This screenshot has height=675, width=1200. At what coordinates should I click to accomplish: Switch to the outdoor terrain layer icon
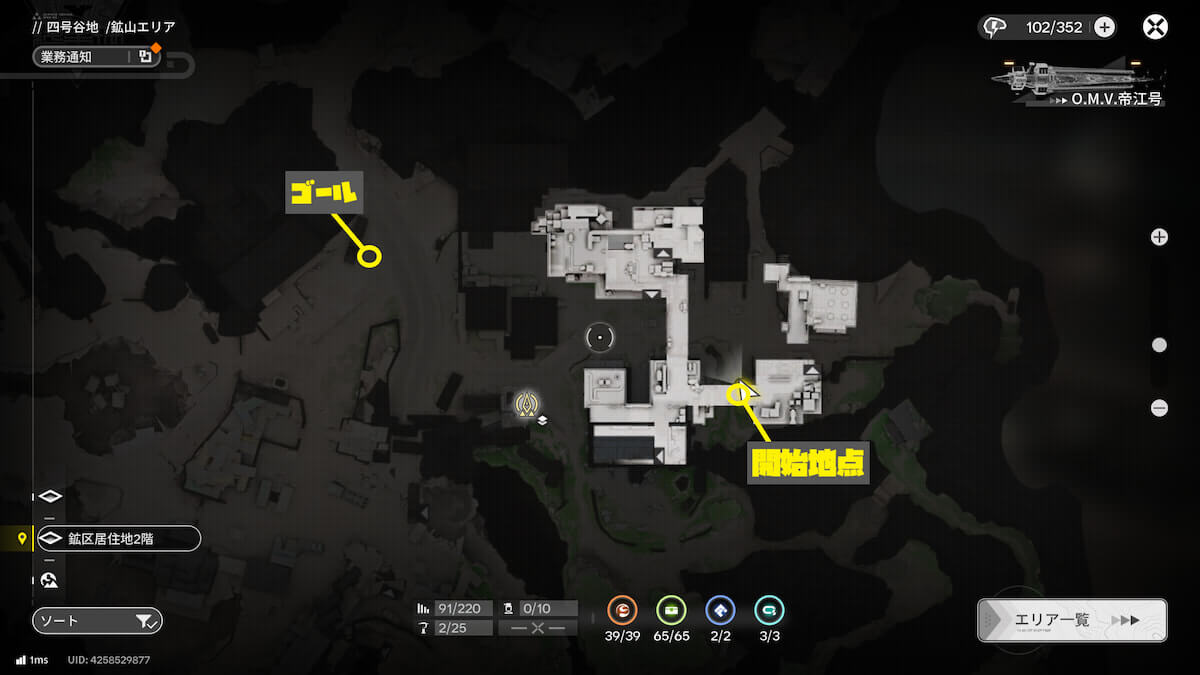click(x=50, y=580)
